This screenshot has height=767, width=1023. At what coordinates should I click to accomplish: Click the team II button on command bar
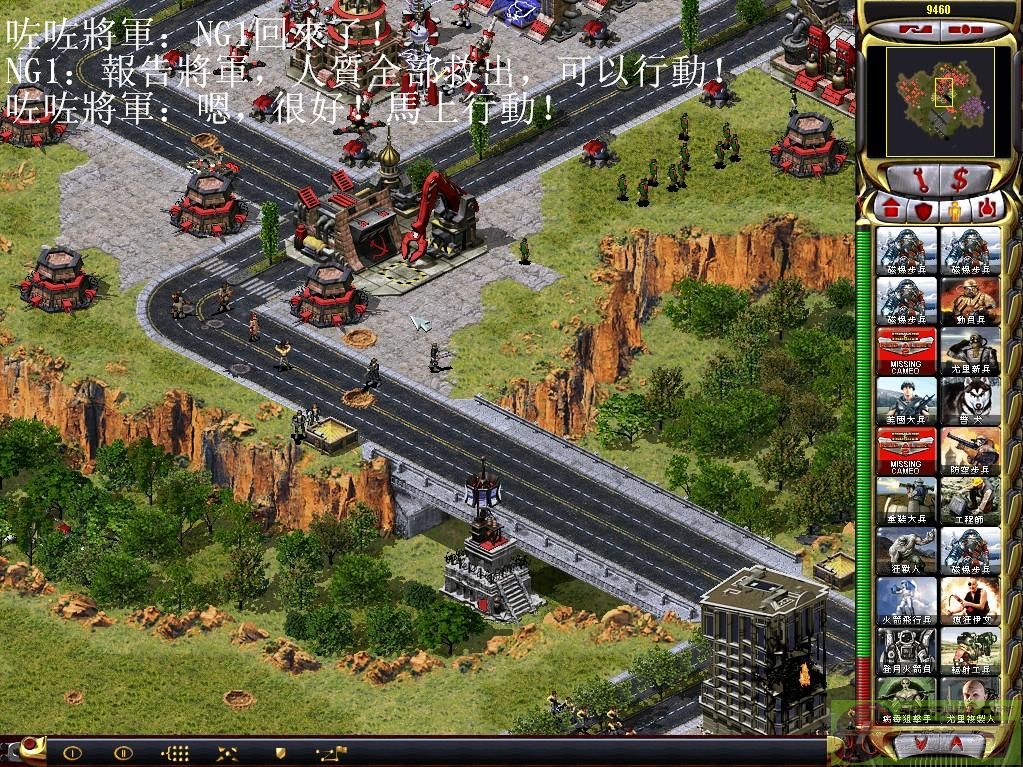(123, 752)
